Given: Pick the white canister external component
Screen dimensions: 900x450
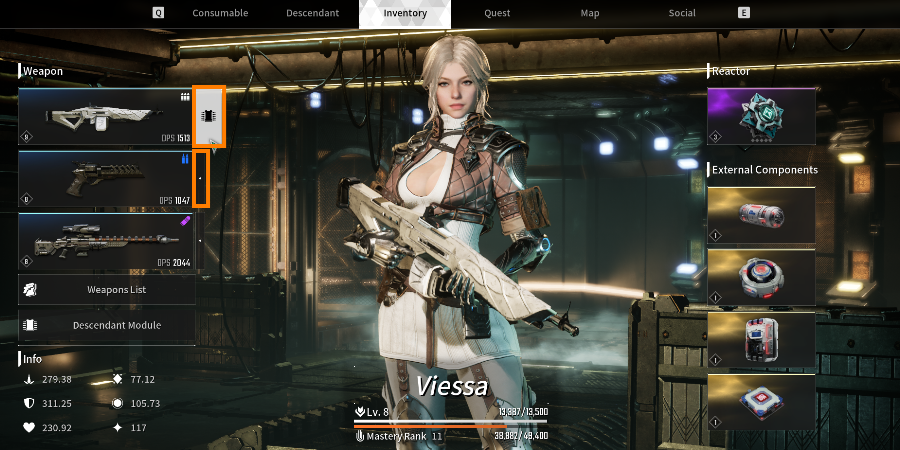Looking at the screenshot, I should [761, 339].
